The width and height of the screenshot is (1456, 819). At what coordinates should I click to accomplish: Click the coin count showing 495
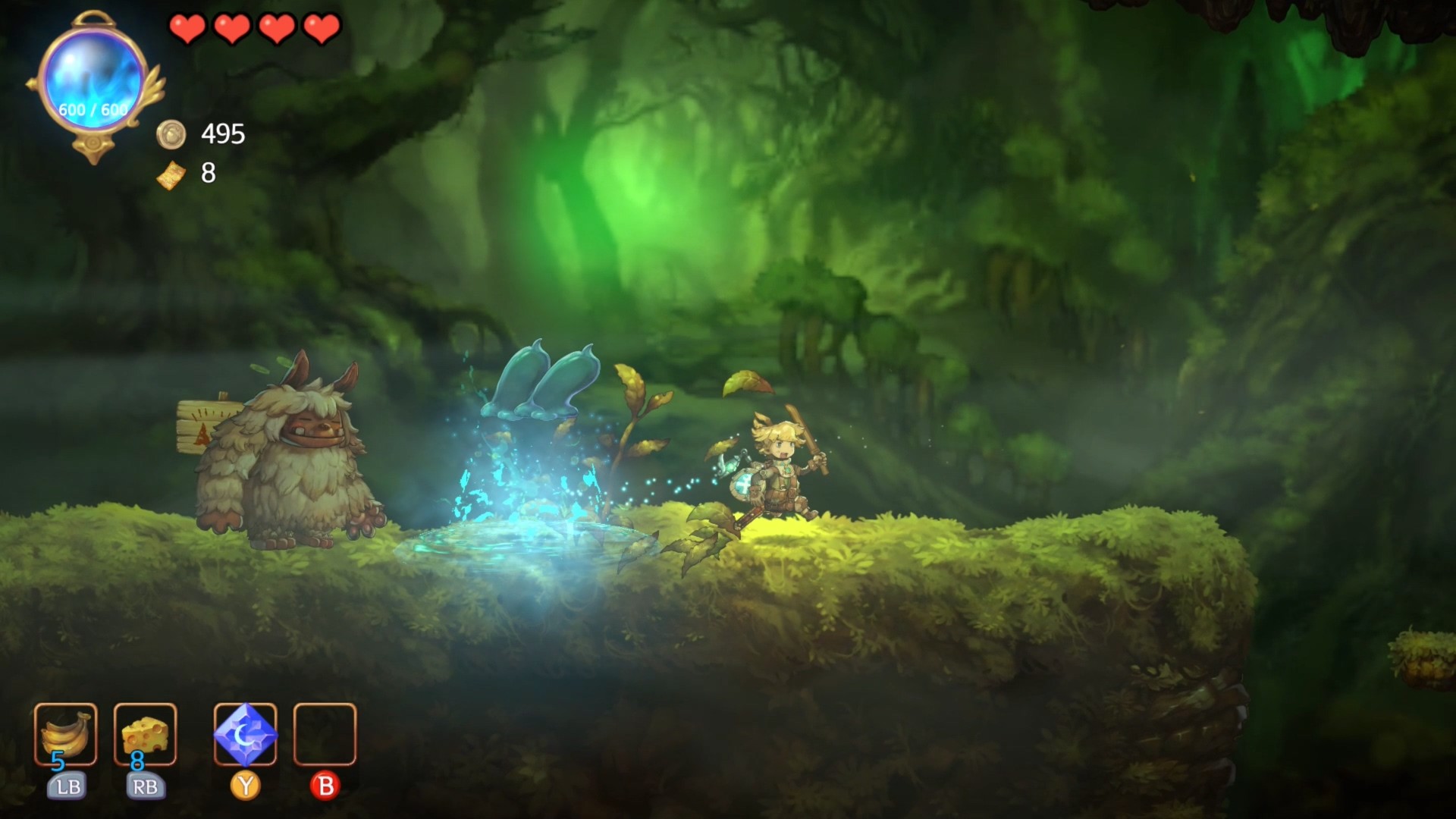point(220,135)
